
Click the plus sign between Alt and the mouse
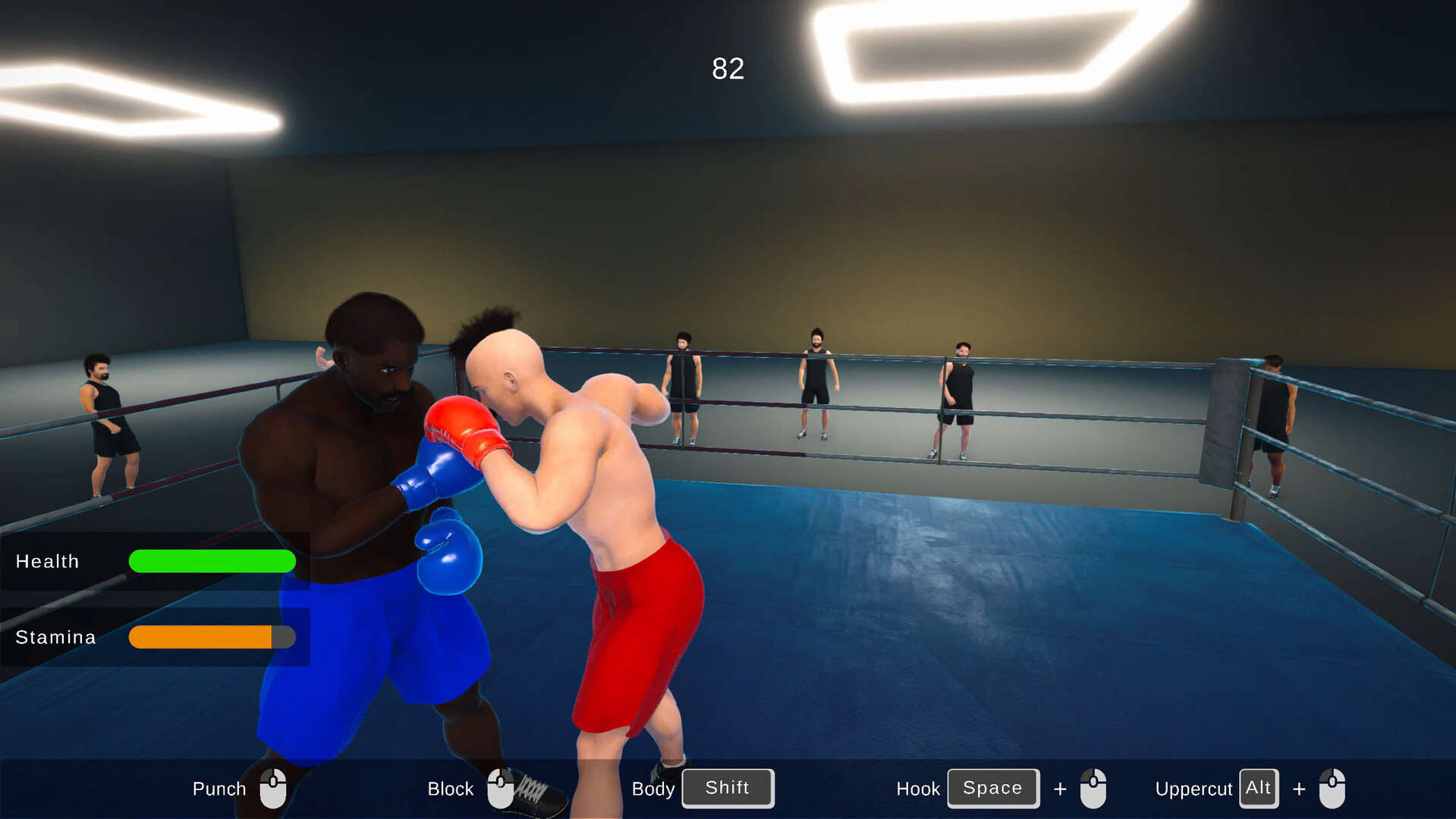[x=1298, y=788]
